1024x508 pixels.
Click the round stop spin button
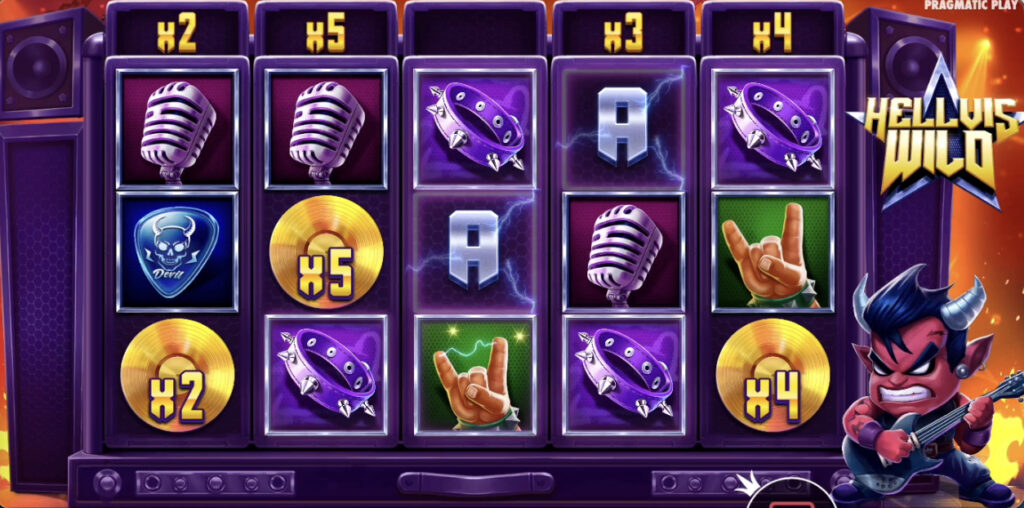click(791, 498)
